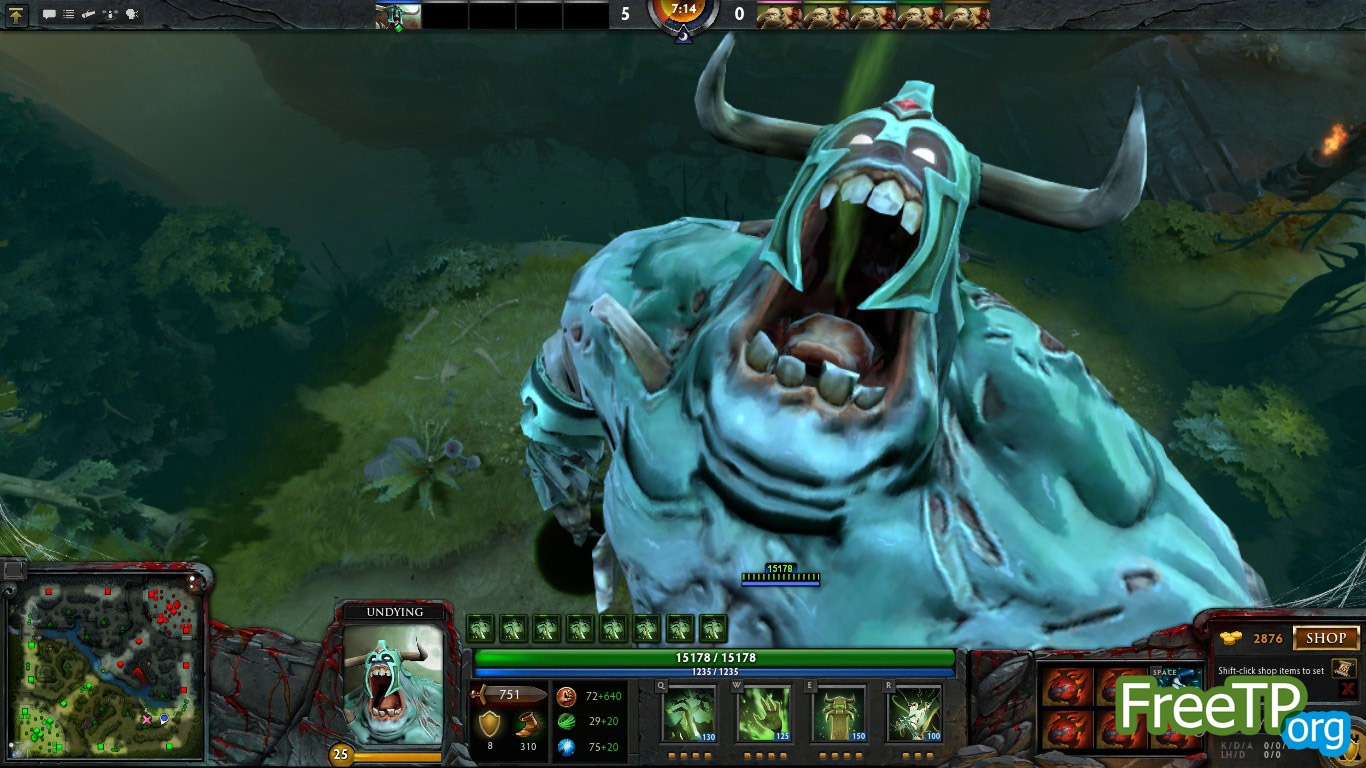
Task: Open the dashboard with the gold arrow button
Action: [17, 15]
